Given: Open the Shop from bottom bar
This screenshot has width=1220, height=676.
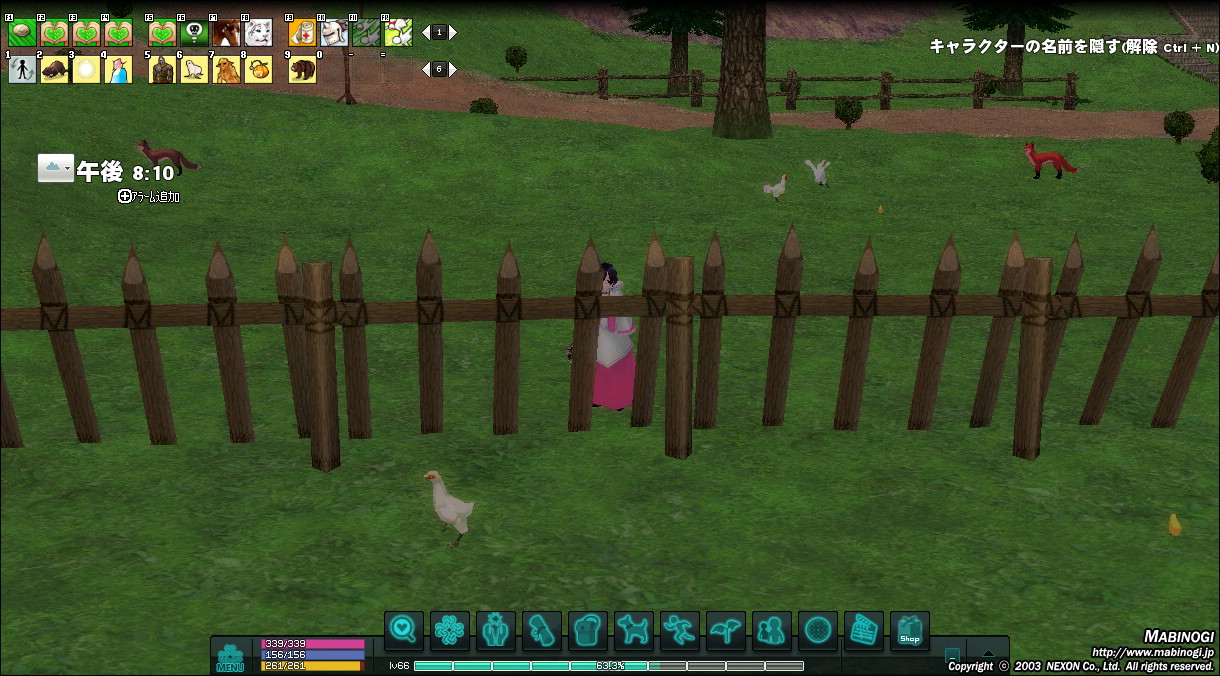Looking at the screenshot, I should coord(909,631).
